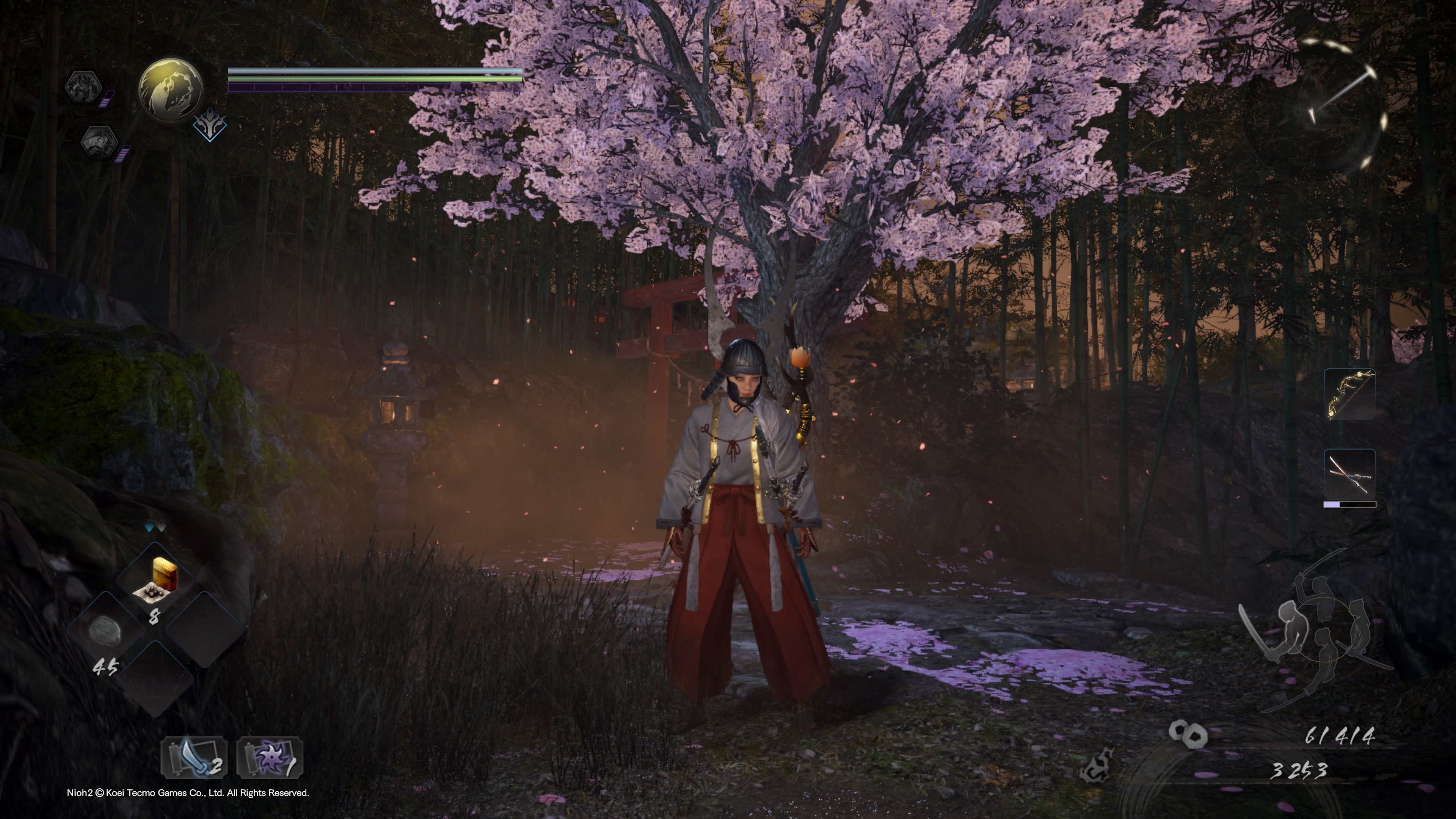Activate the blue blade scroll
The image size is (1456, 819).
click(194, 758)
